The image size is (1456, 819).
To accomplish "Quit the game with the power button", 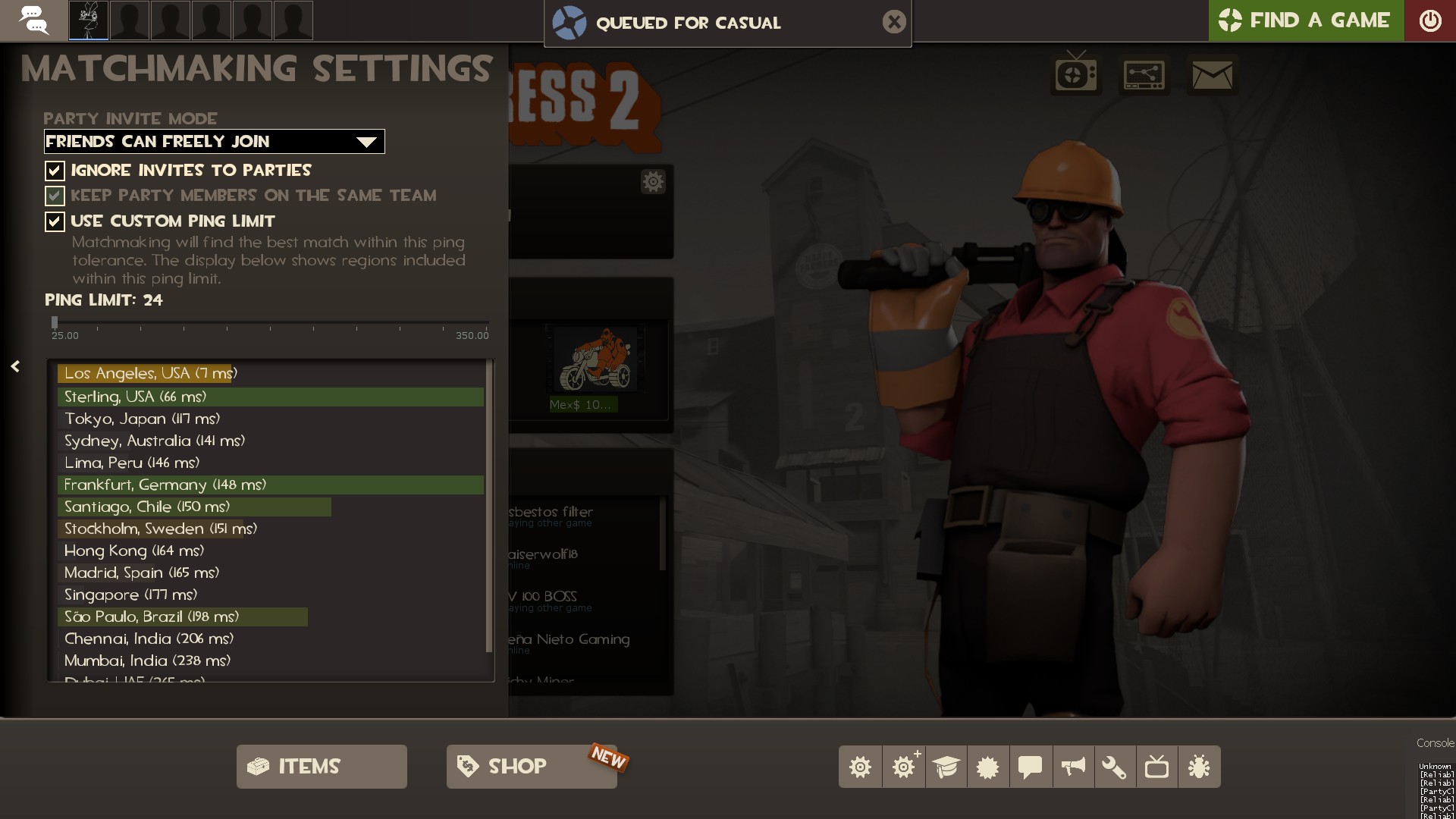I will (1430, 20).
